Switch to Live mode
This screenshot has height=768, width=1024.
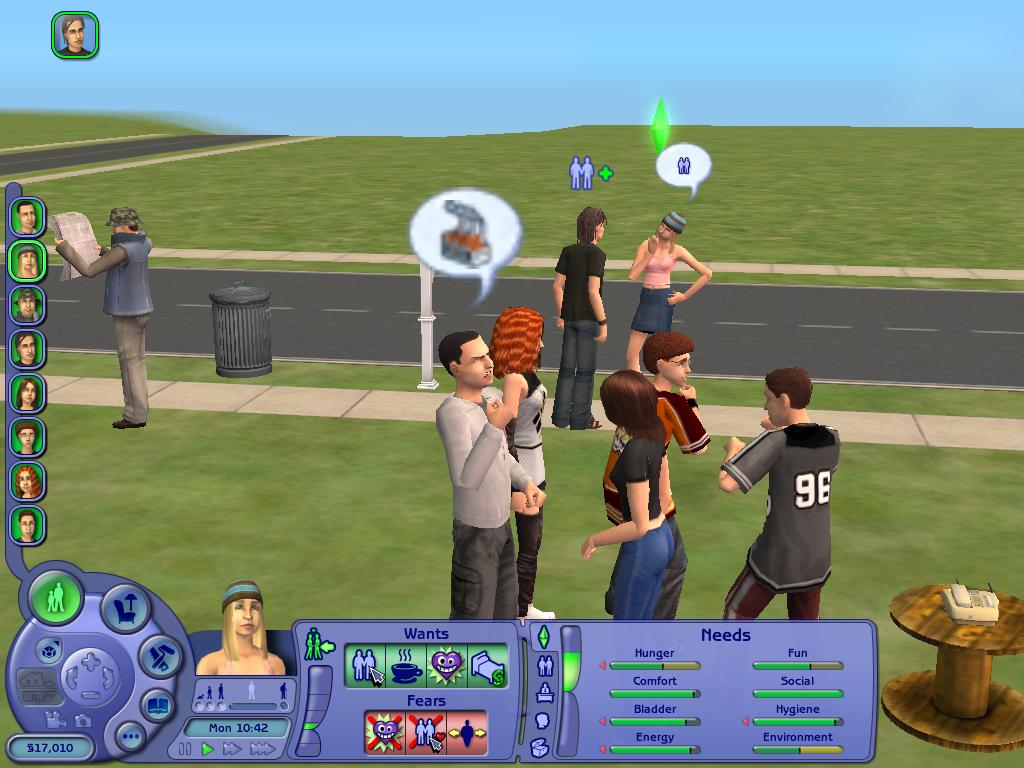[56, 599]
